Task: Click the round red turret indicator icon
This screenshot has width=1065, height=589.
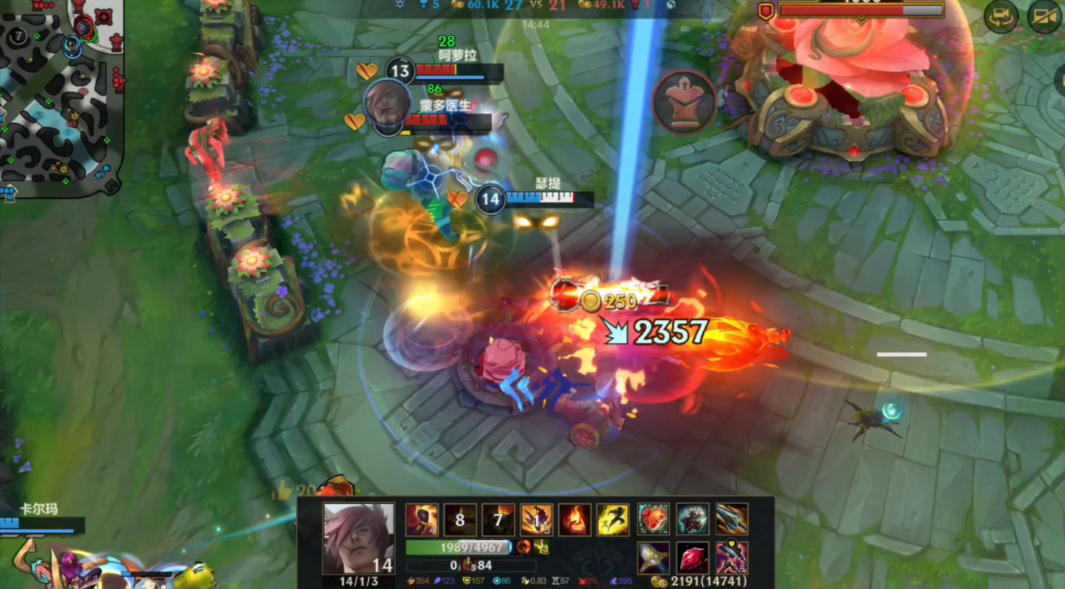Action: (685, 101)
